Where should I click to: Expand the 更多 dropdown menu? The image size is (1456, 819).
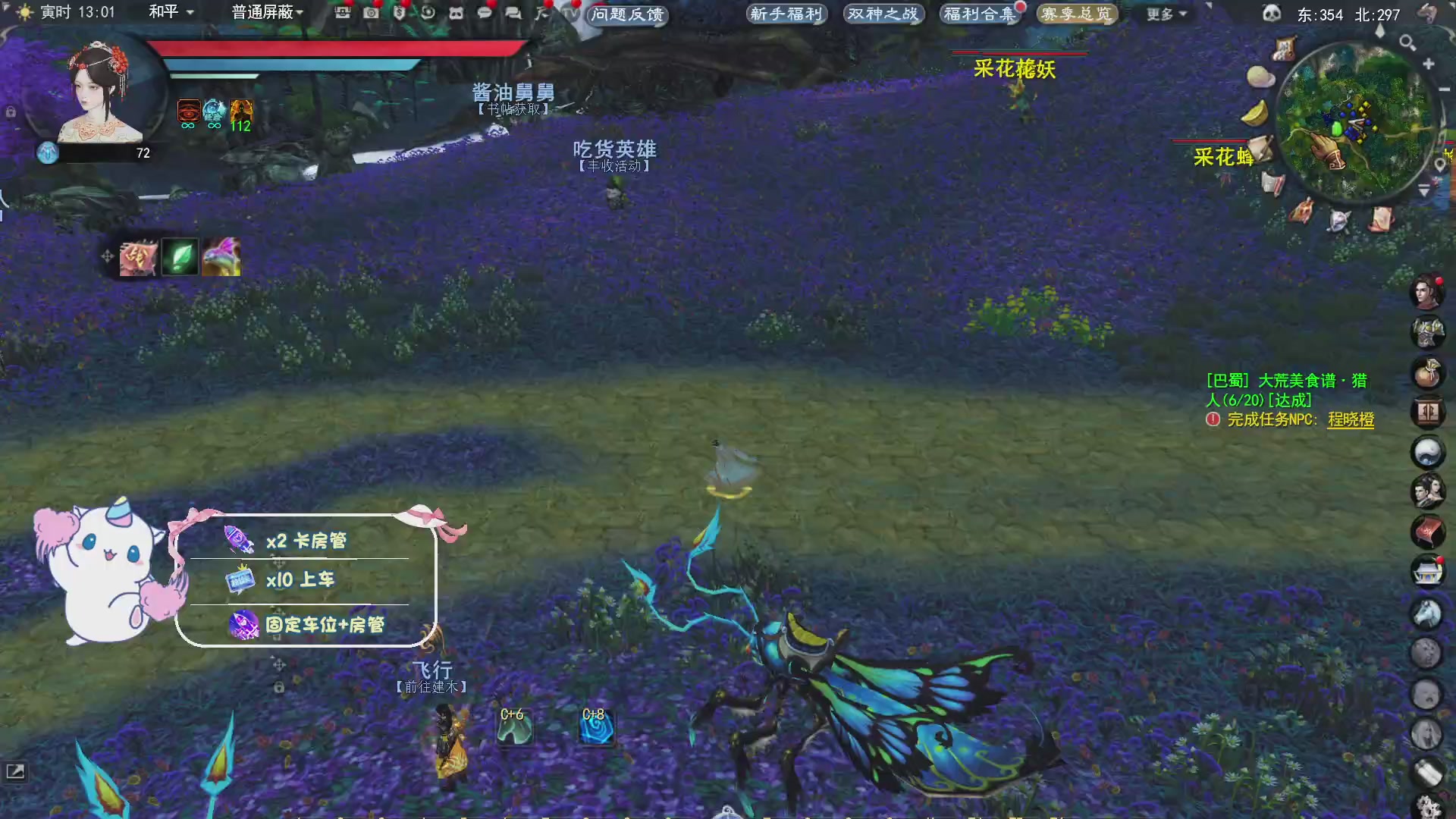pos(1166,14)
